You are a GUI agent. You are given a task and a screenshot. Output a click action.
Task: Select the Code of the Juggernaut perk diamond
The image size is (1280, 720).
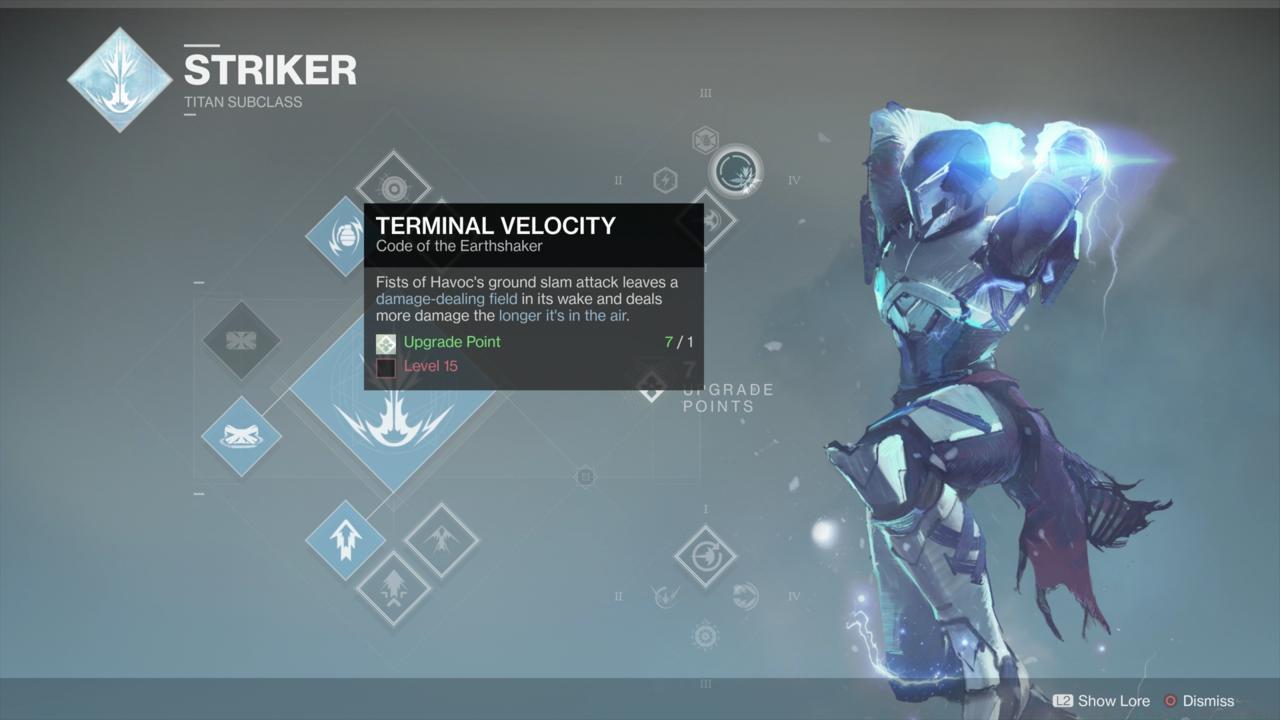pyautogui.click(x=705, y=555)
